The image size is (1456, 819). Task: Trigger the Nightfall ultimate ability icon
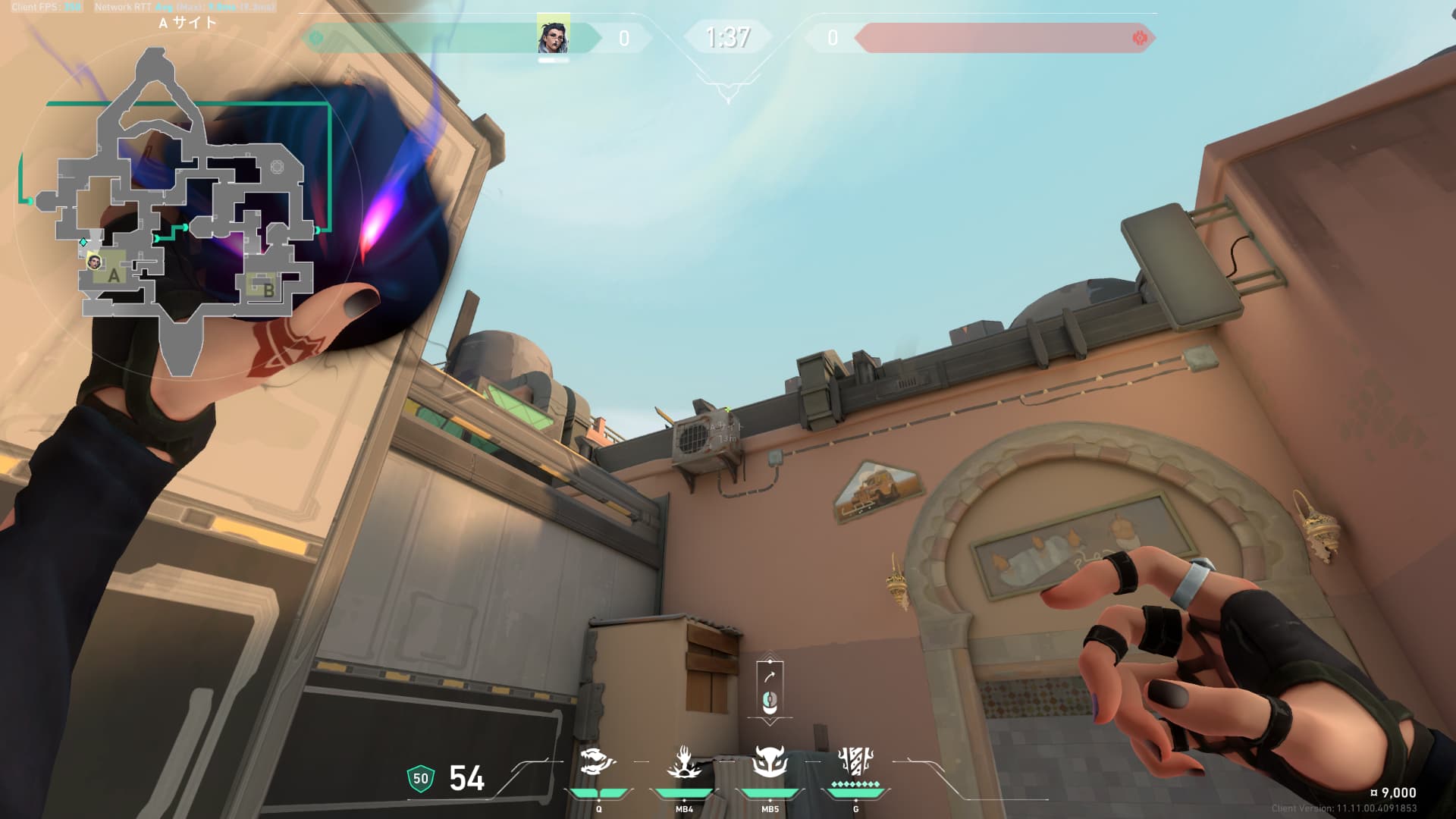click(855, 763)
